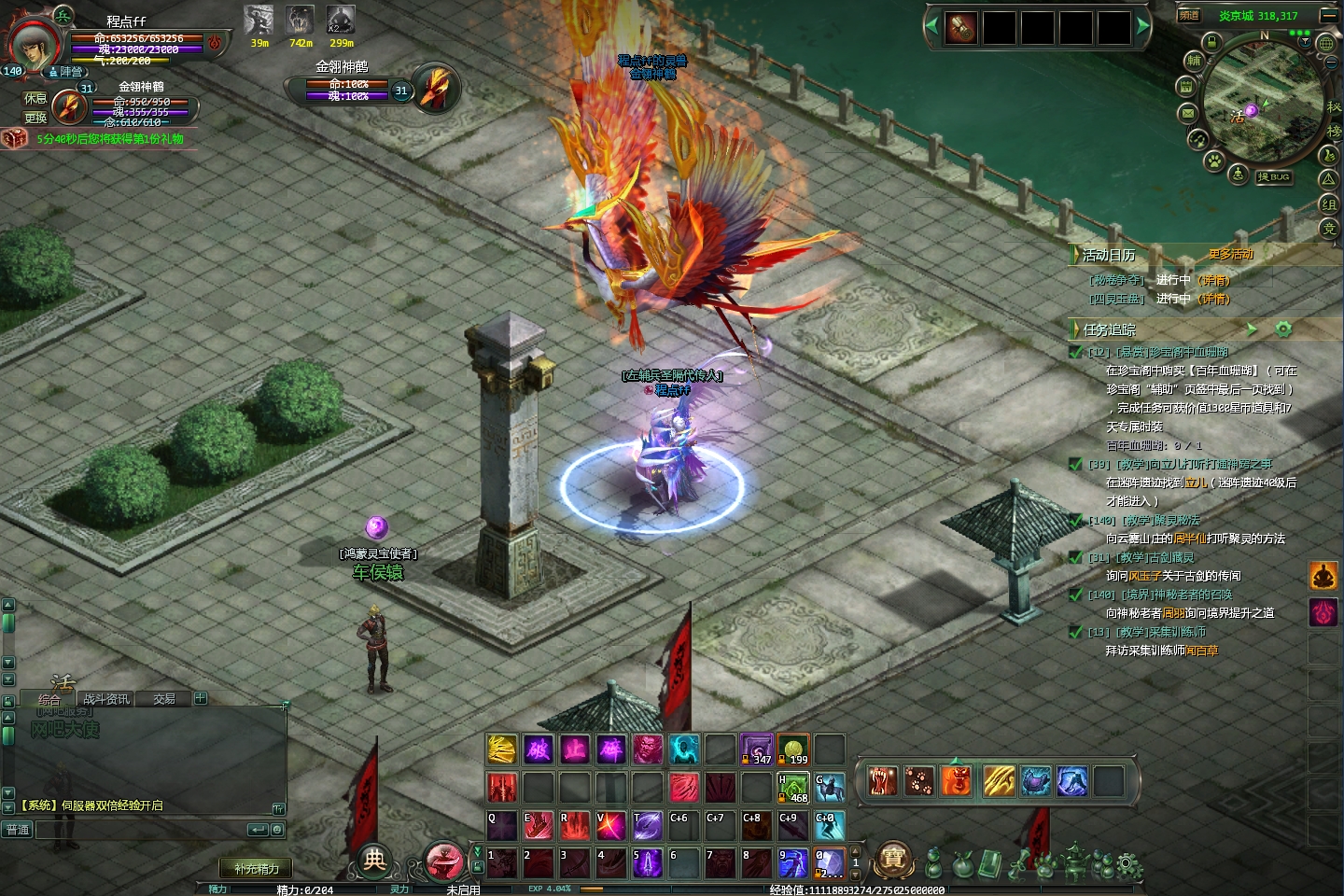Screen dimensions: 1344x896
Task: Select the 金翎神鹤 target portrait
Action: pos(435,90)
